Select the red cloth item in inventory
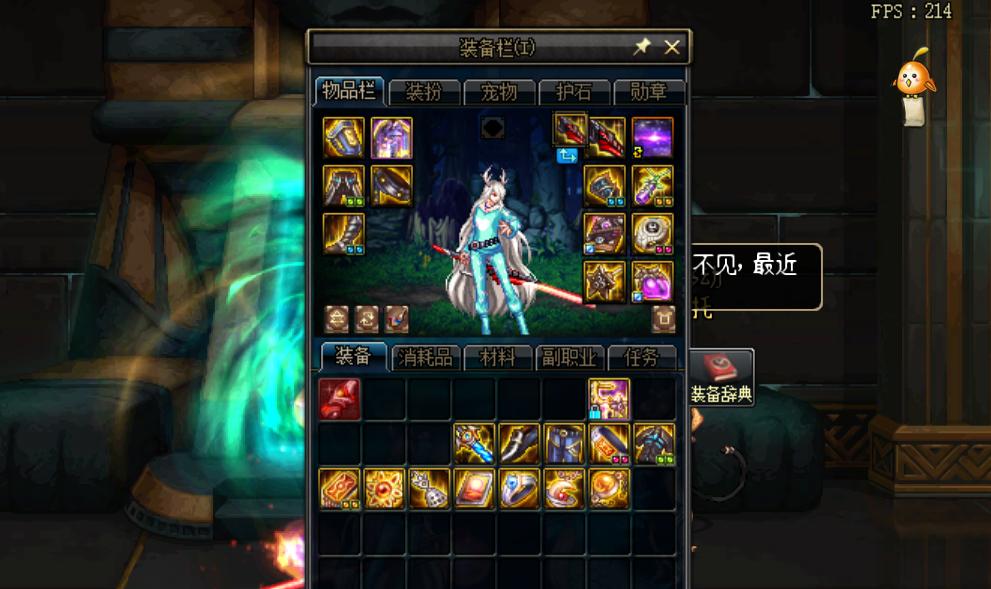The image size is (991, 589). pos(340,399)
